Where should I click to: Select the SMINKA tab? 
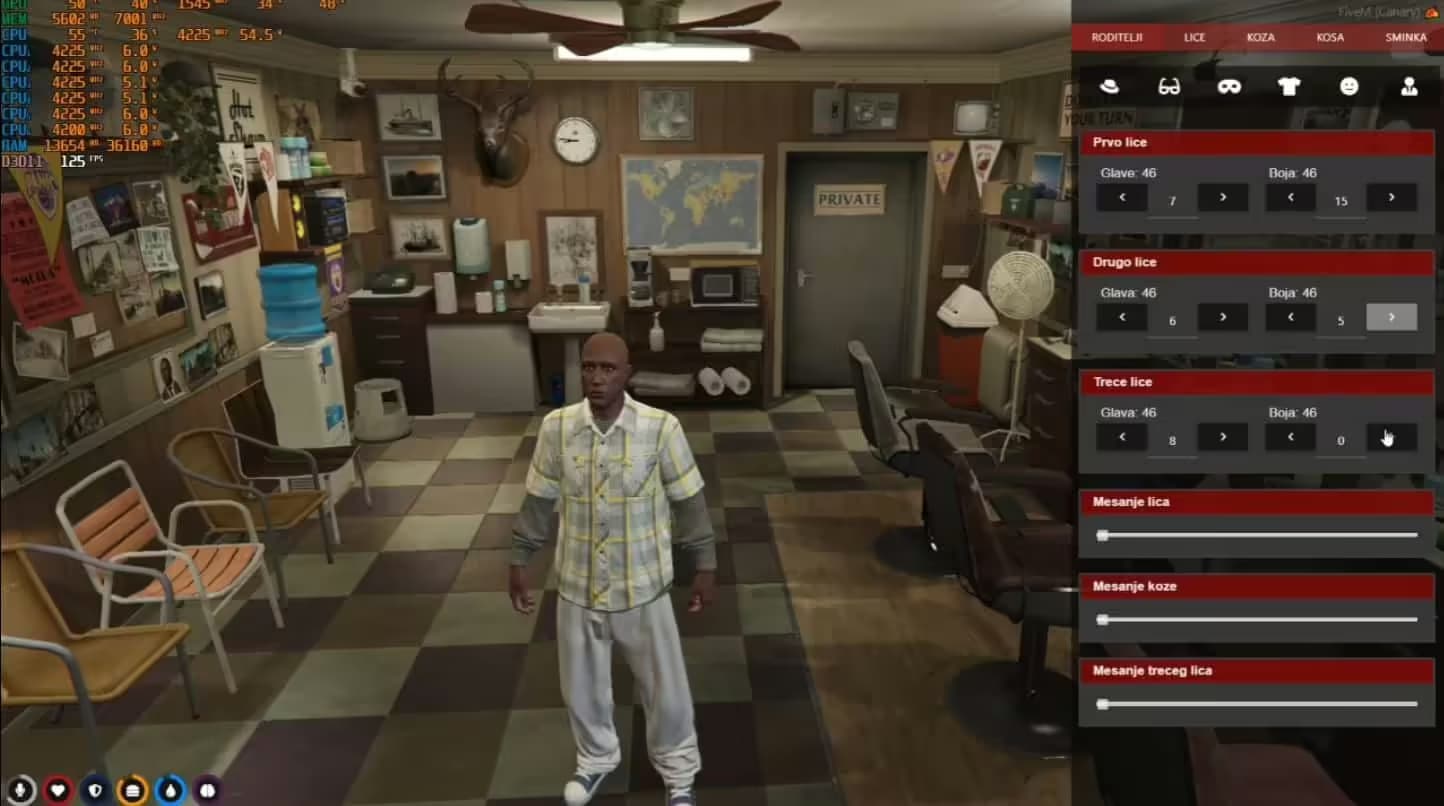click(x=1404, y=37)
